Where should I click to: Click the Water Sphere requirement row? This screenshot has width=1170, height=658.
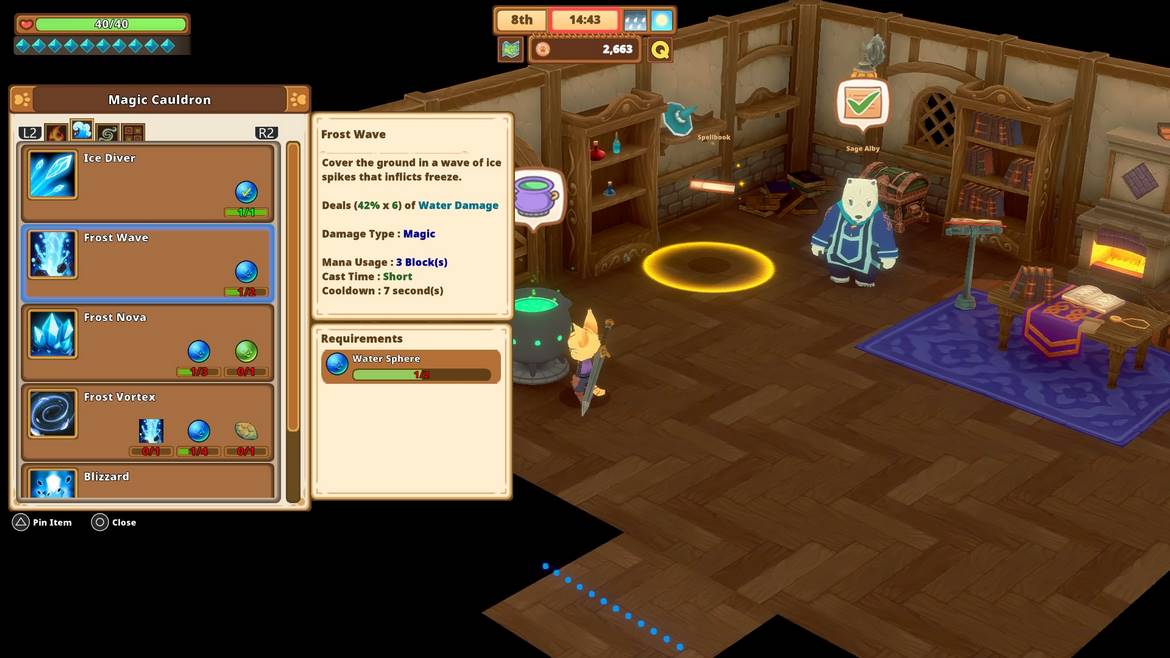point(411,366)
